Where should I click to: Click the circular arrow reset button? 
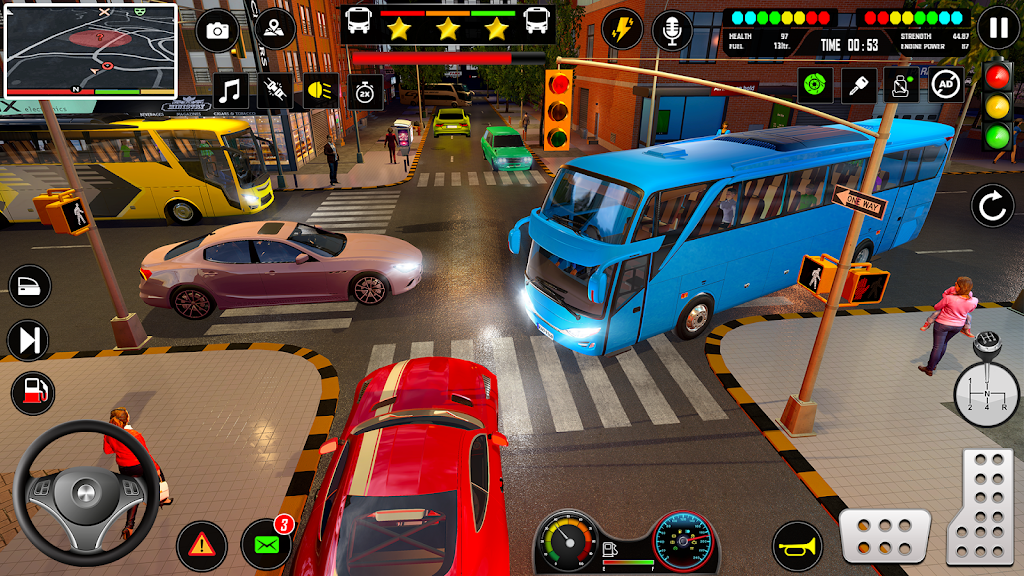pos(992,206)
